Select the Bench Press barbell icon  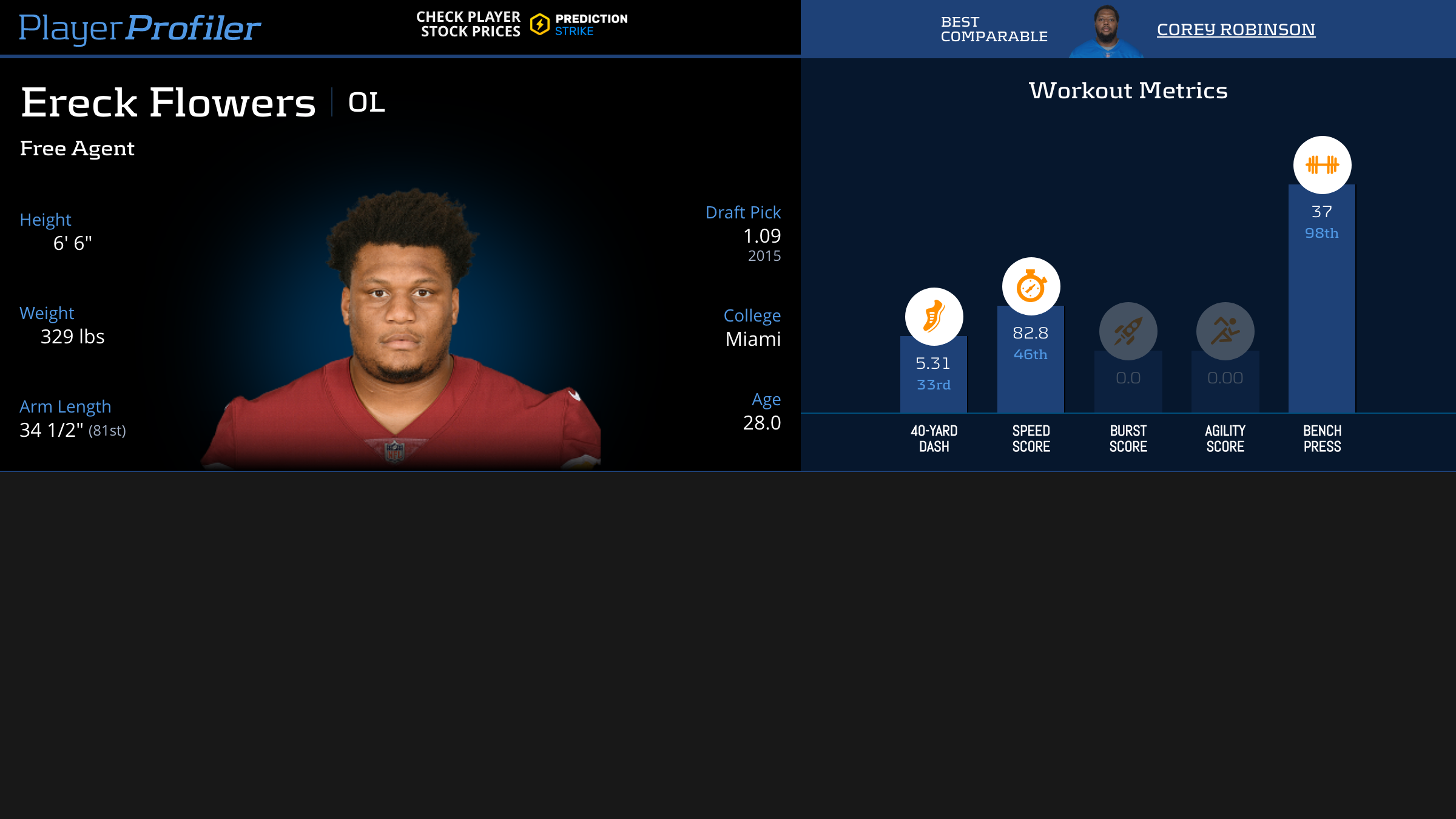pos(1322,165)
